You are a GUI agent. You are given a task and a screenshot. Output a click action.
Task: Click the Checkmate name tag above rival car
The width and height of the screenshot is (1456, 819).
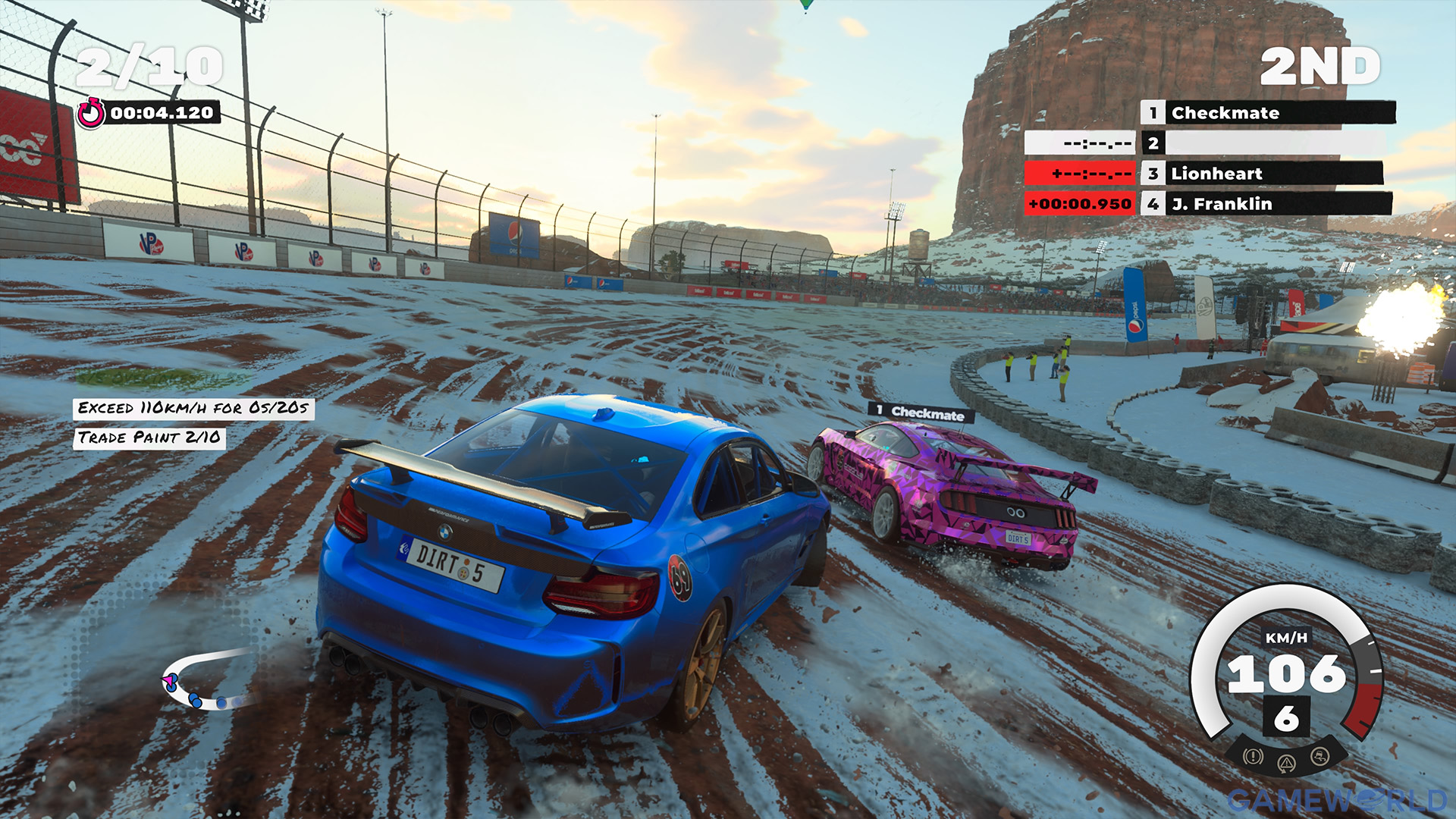pos(921,413)
